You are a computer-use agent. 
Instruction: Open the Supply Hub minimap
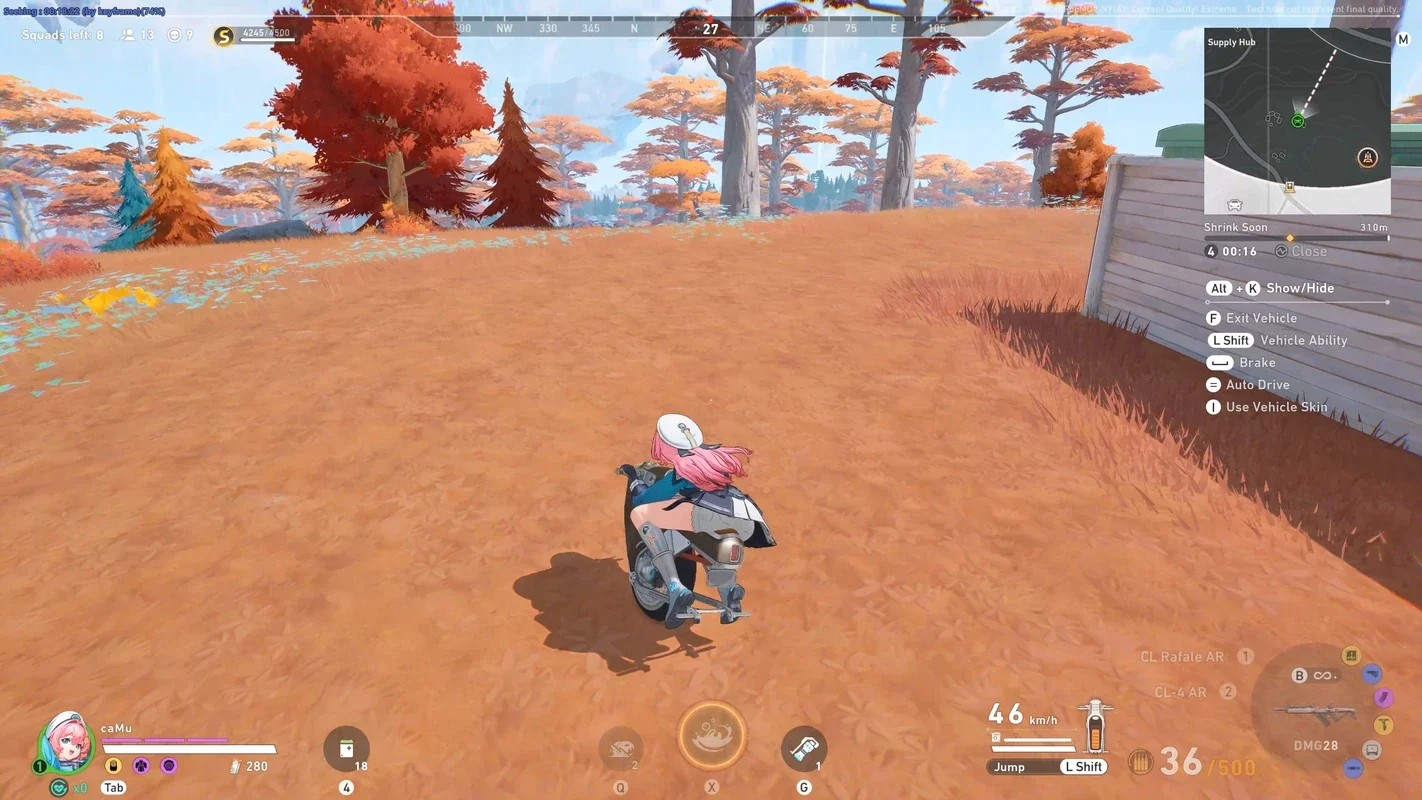[x=1296, y=120]
